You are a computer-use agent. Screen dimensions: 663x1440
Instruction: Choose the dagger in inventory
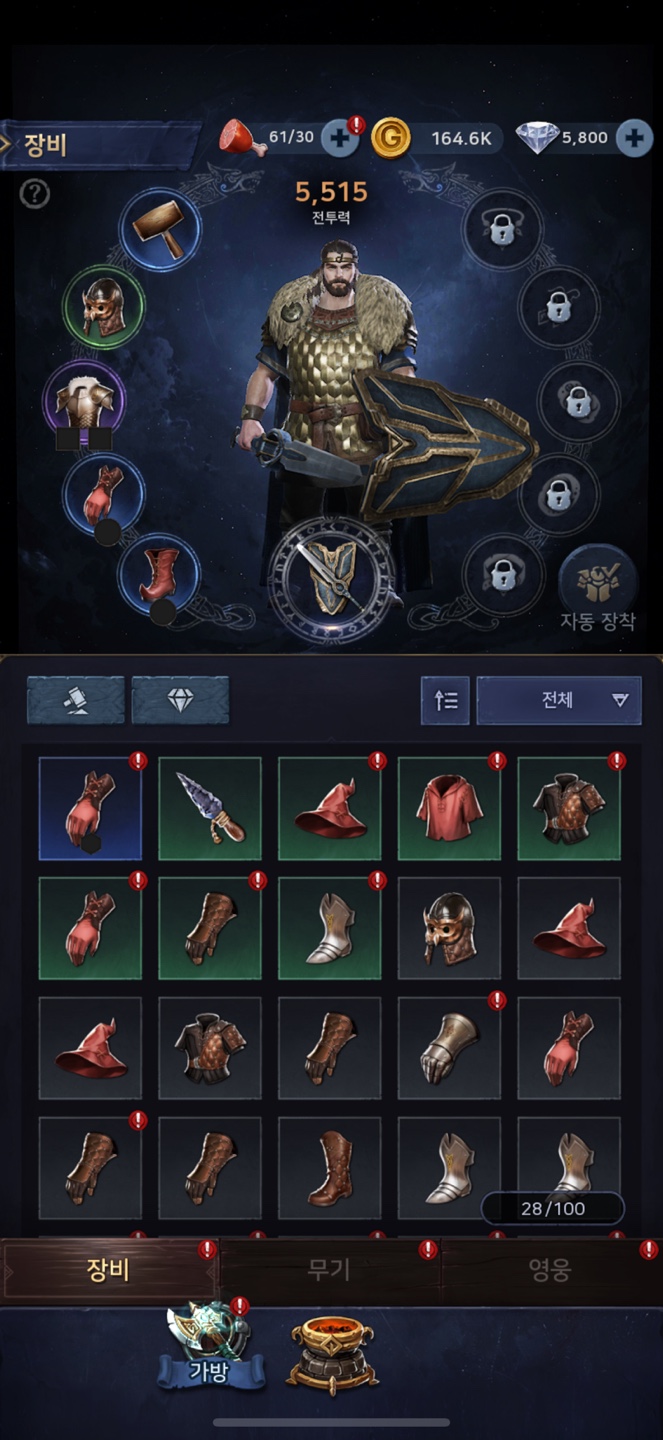[210, 808]
